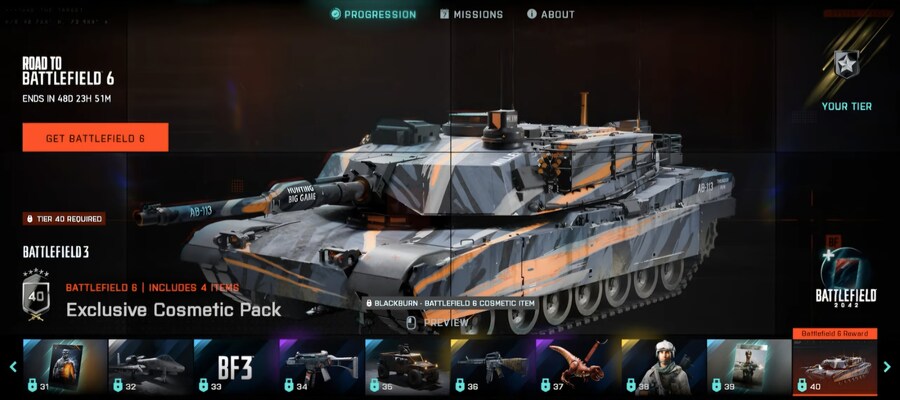Pick the tier 34 rifle reward
This screenshot has height=400, width=900.
tap(320, 368)
